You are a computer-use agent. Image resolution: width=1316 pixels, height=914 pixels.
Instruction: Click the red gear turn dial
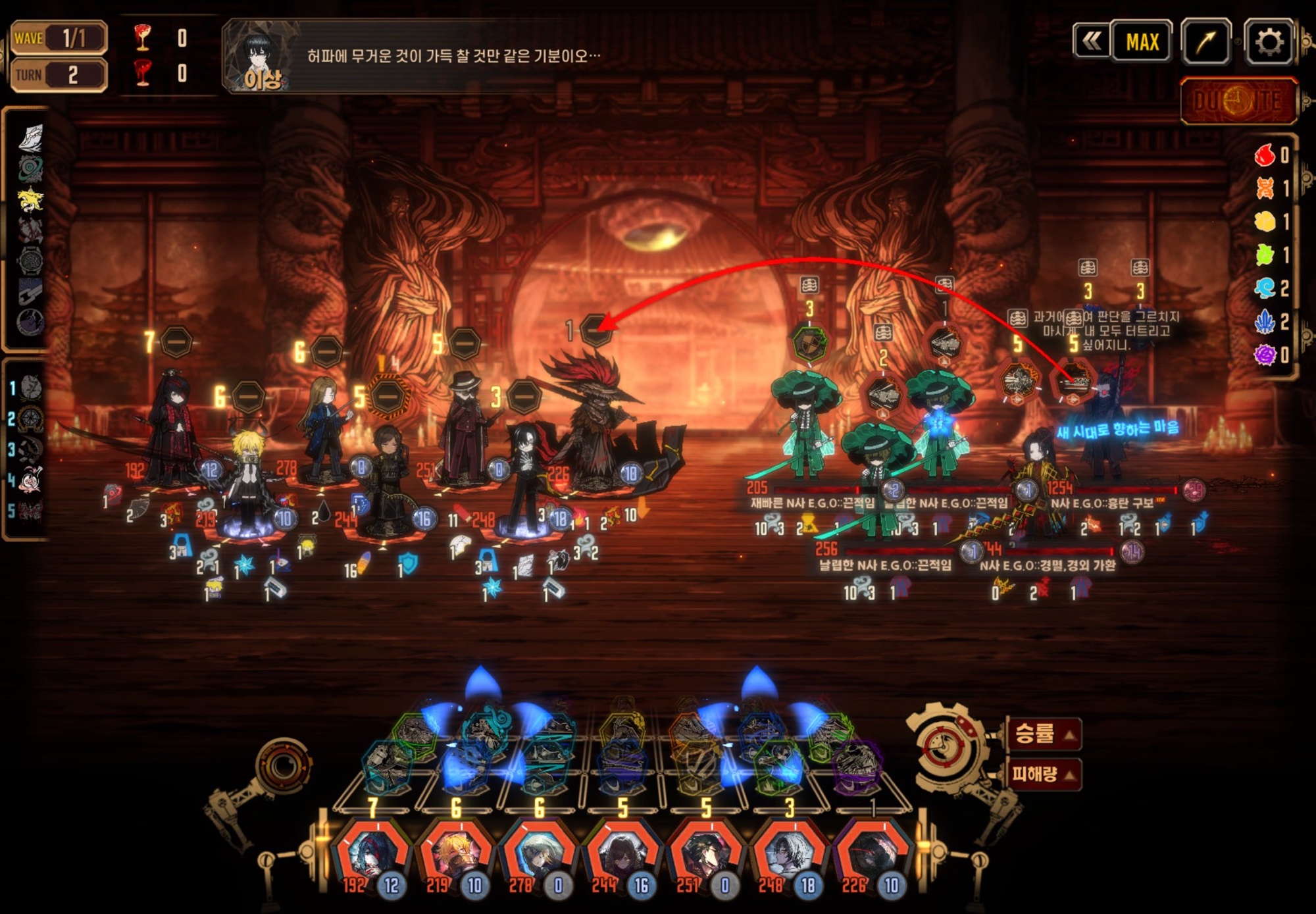point(946,747)
